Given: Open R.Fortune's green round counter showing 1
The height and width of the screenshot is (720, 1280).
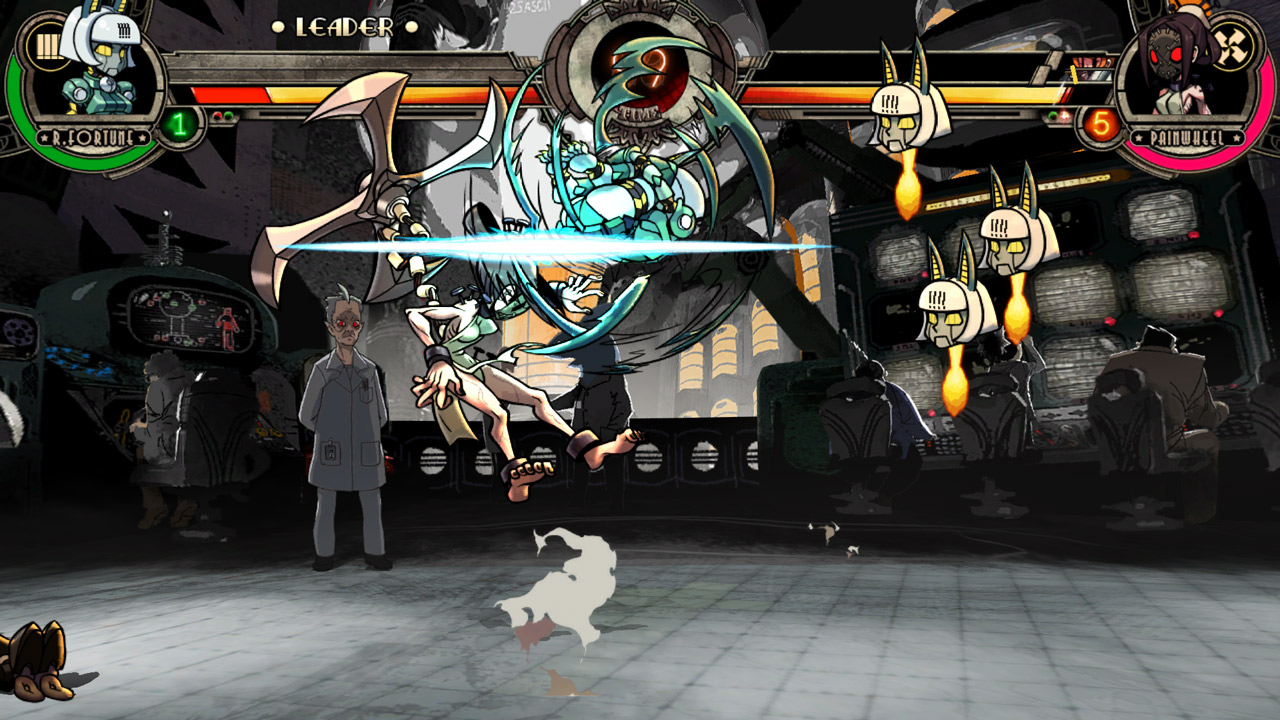Looking at the screenshot, I should 181,122.
